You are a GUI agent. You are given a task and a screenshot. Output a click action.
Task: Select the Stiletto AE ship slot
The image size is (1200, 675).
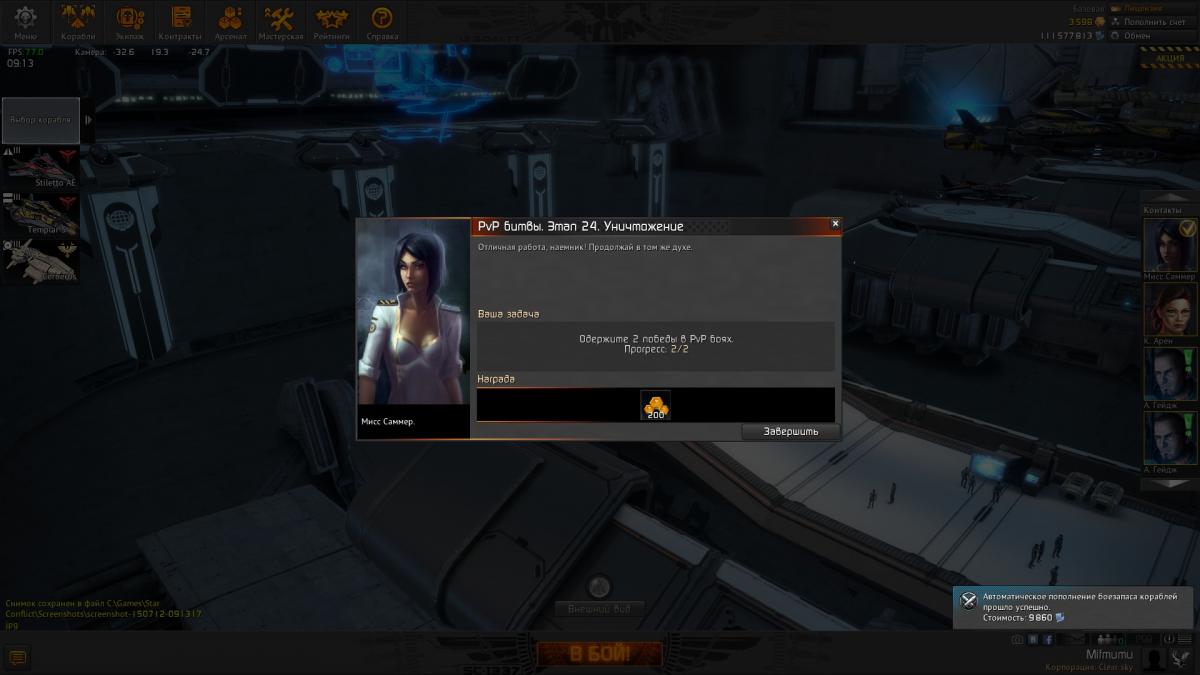(x=40, y=167)
